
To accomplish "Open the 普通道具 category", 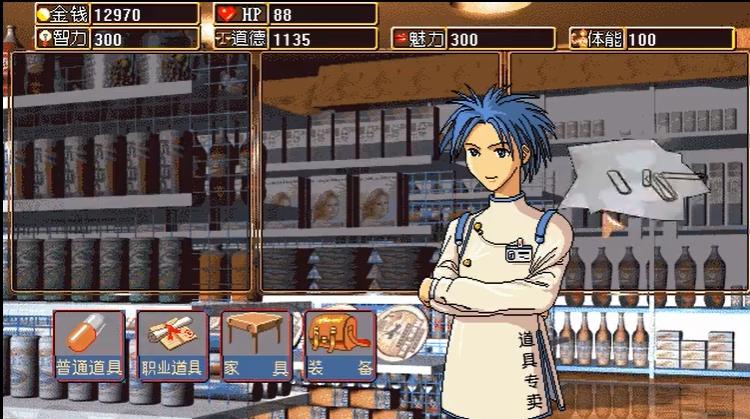I will tap(89, 345).
